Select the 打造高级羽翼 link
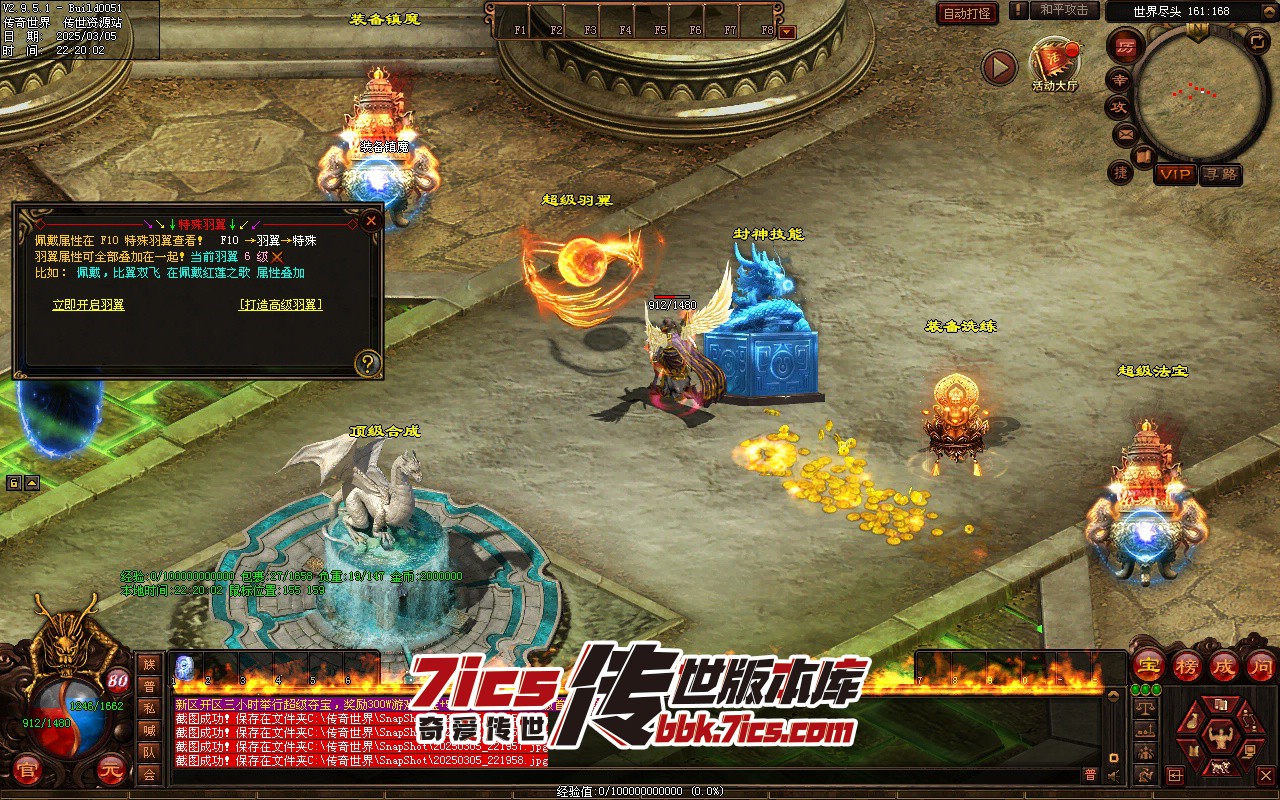The image size is (1280, 800). 280,305
